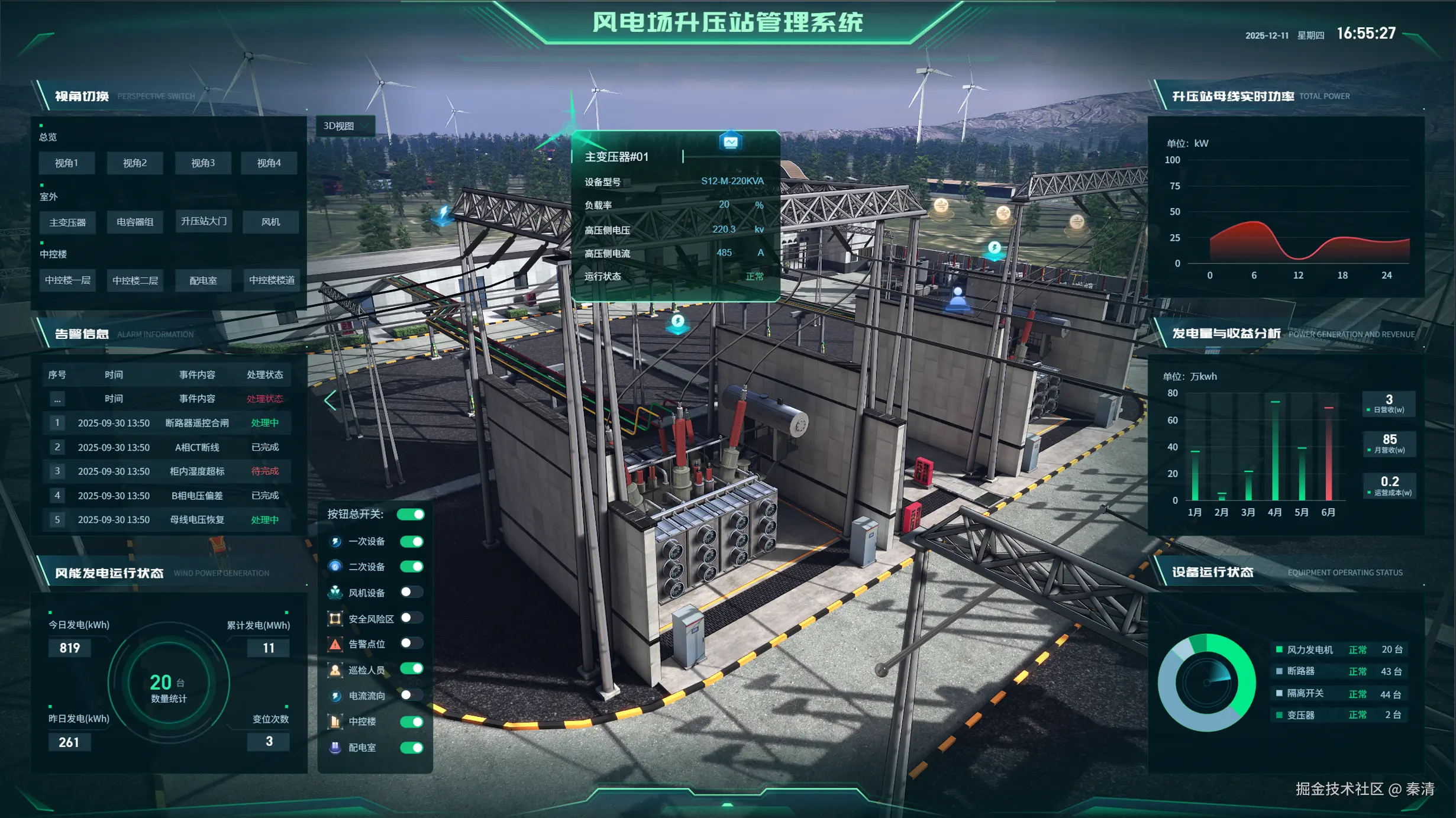This screenshot has width=1456, height=818.
Task: Select the 一次设备 lightning layer icon
Action: coord(335,541)
